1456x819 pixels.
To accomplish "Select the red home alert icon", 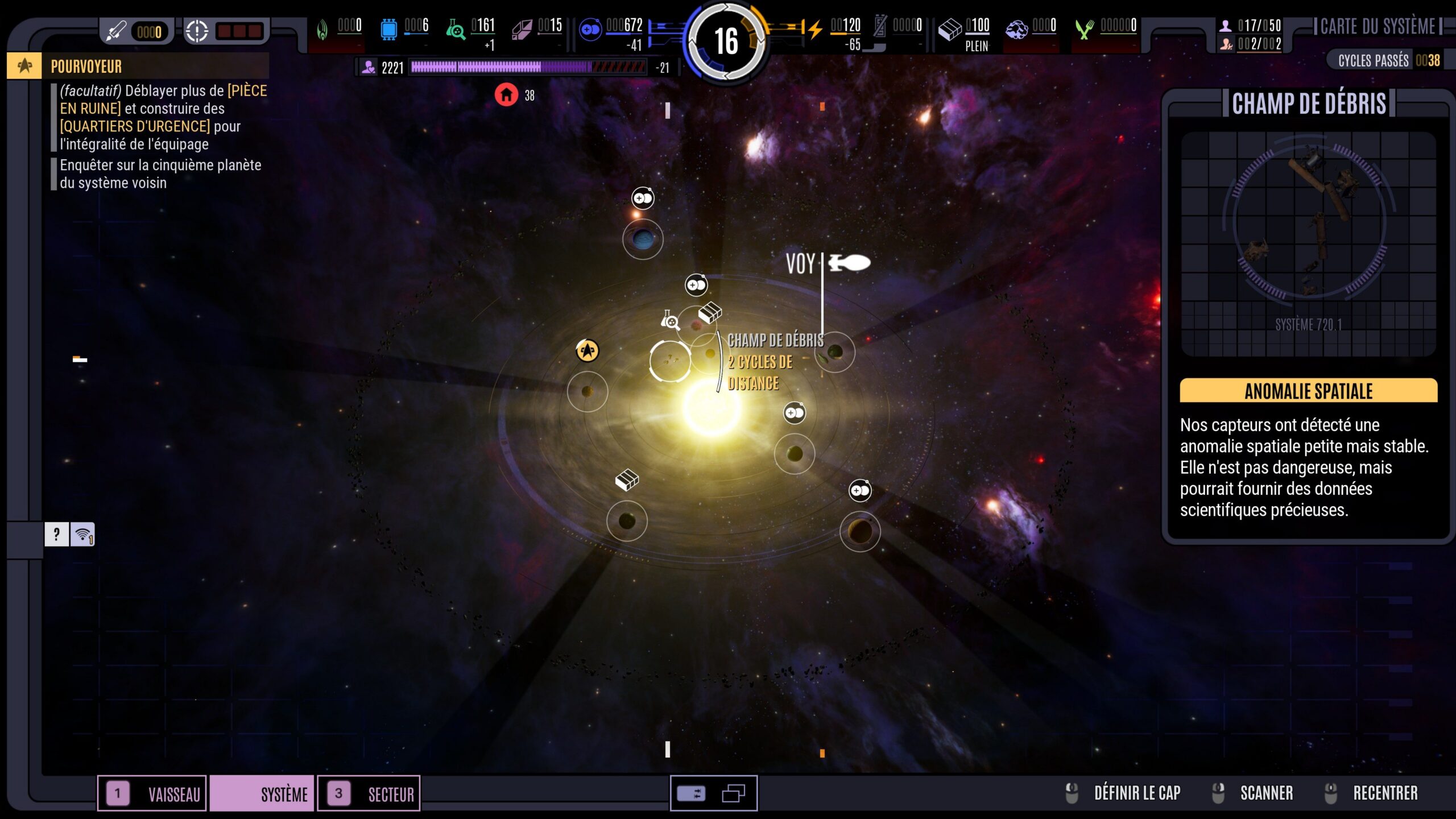I will pos(506,95).
